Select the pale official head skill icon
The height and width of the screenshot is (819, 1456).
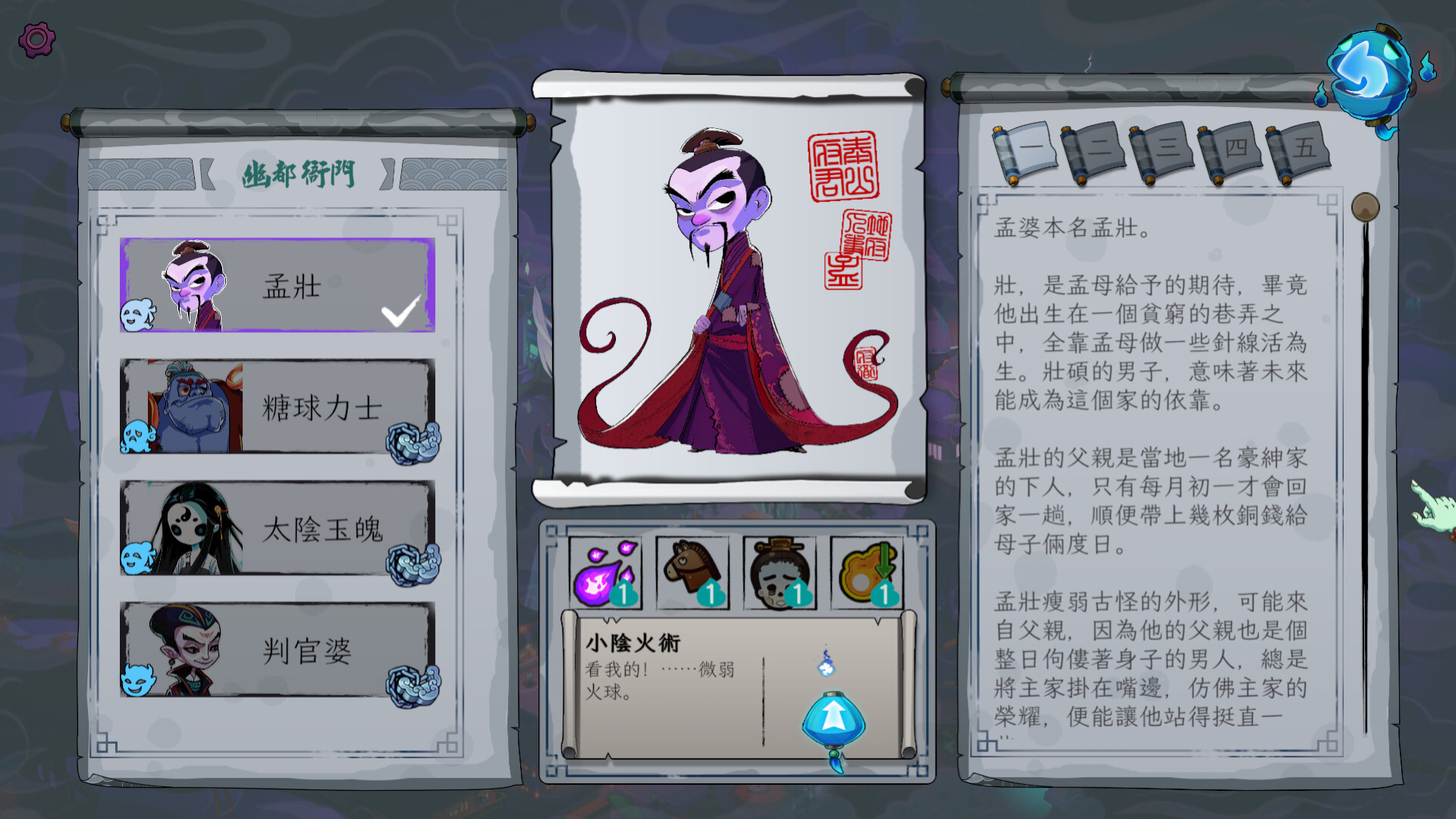(x=780, y=573)
